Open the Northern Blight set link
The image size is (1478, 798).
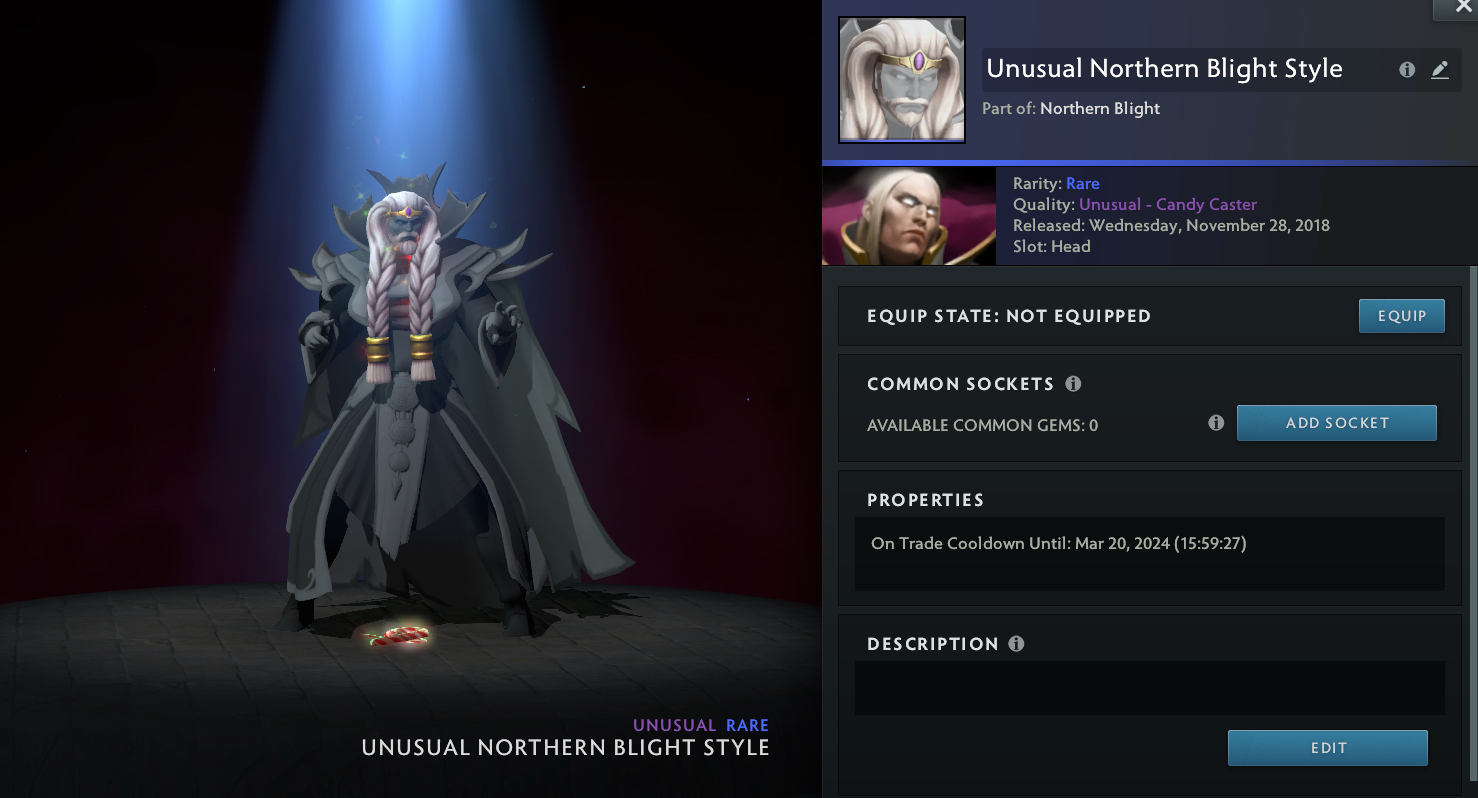[1099, 108]
